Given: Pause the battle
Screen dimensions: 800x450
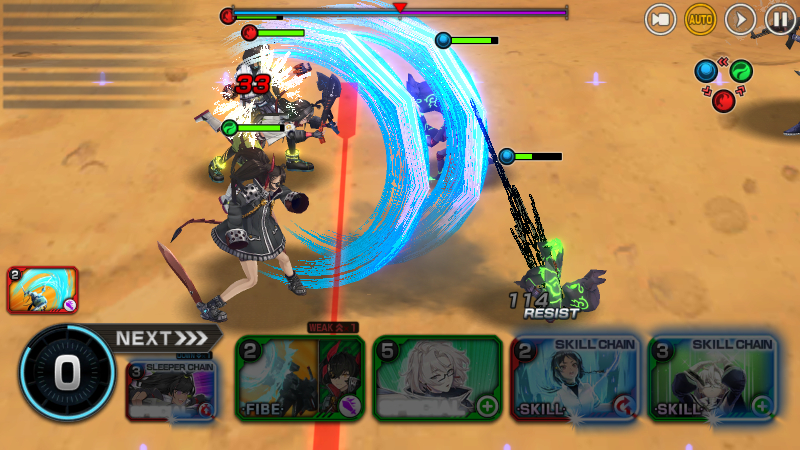Looking at the screenshot, I should coord(780,19).
